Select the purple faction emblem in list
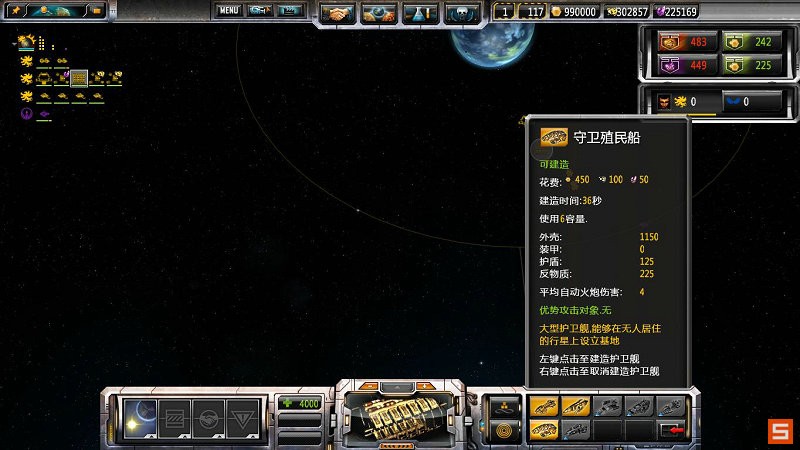 [x=26, y=113]
